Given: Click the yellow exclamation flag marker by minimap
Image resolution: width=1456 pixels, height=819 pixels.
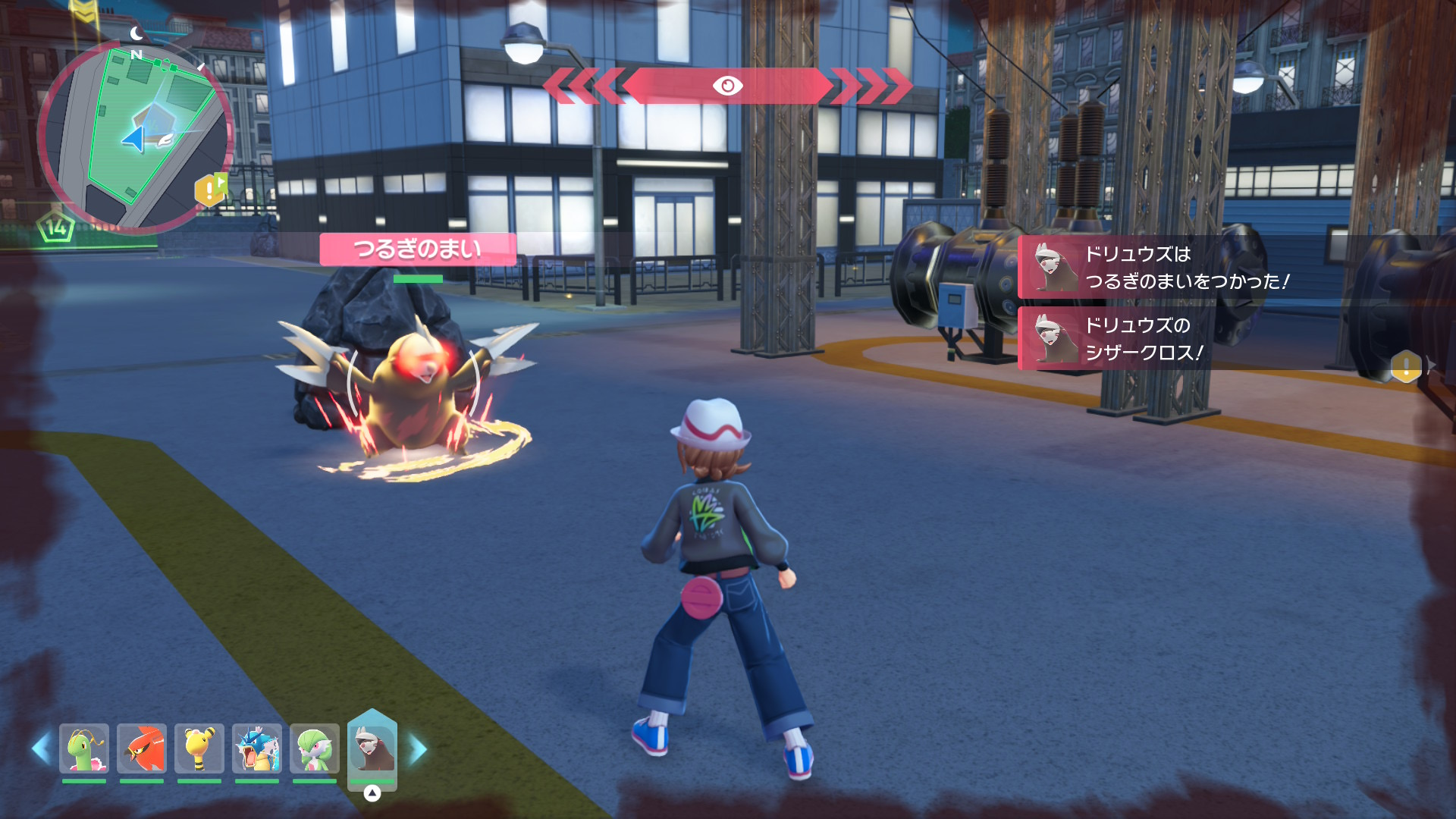Looking at the screenshot, I should pos(210,190).
